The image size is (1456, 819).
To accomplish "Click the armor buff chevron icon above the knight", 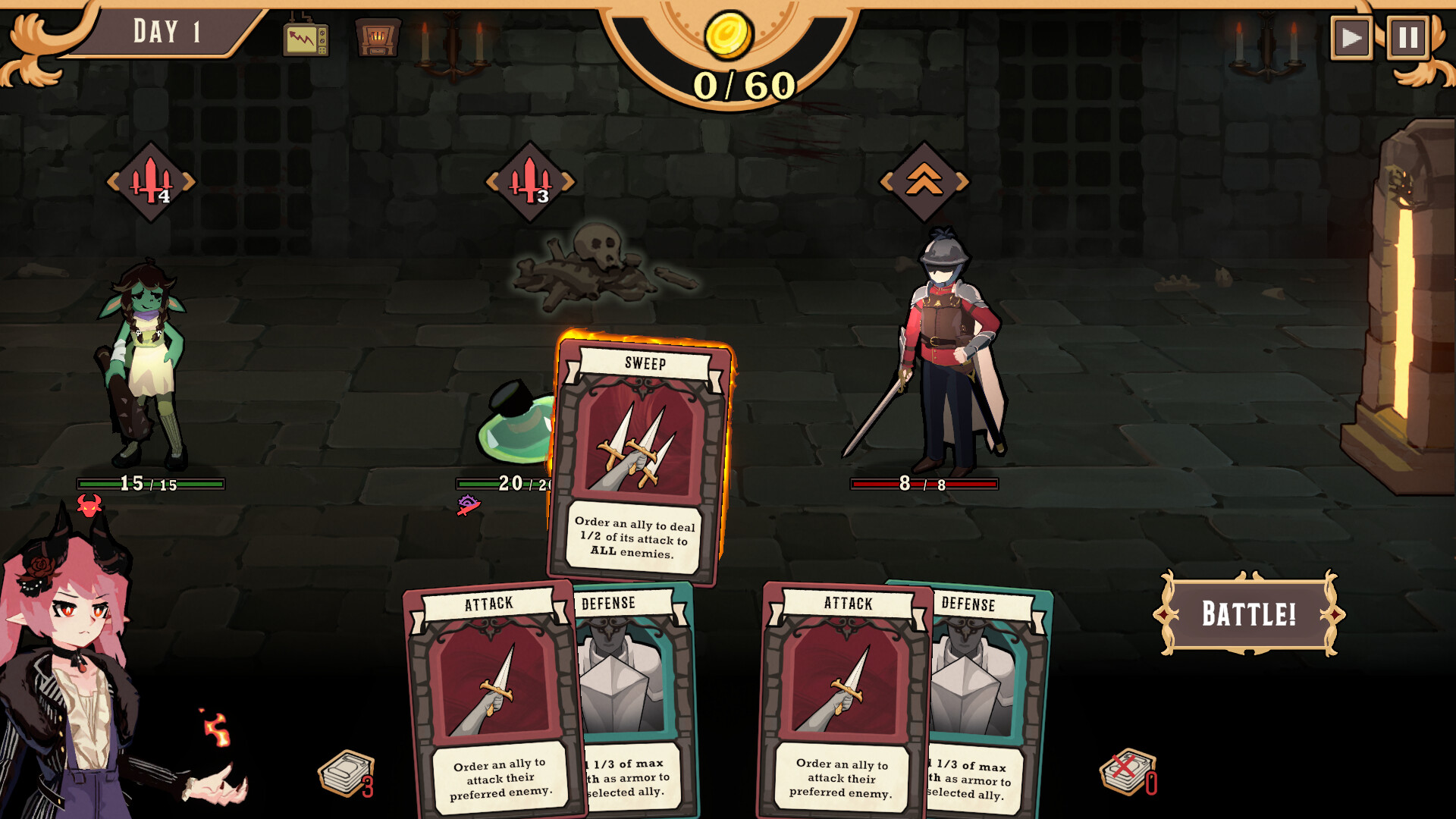I will point(925,180).
